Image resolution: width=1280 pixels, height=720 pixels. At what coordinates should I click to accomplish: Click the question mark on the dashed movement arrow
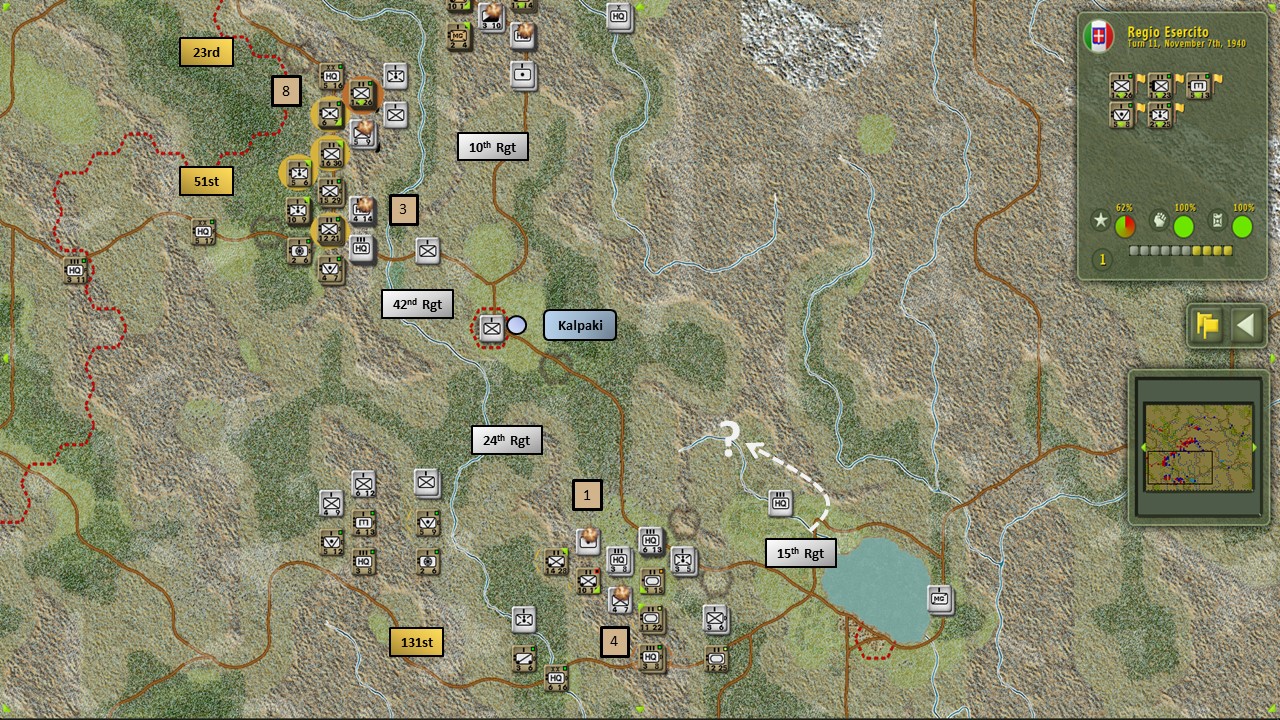(x=729, y=438)
